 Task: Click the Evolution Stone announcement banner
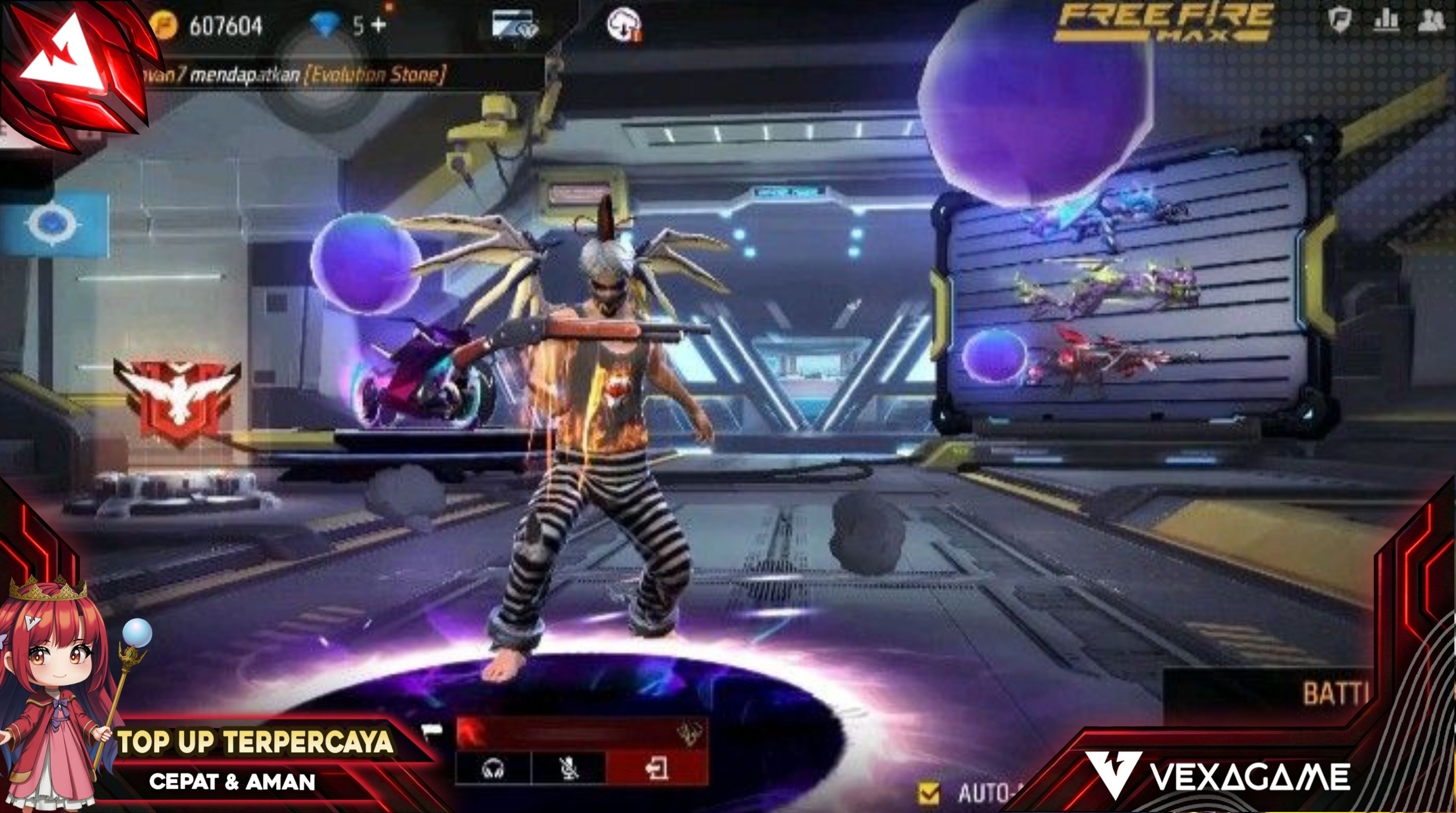294,75
